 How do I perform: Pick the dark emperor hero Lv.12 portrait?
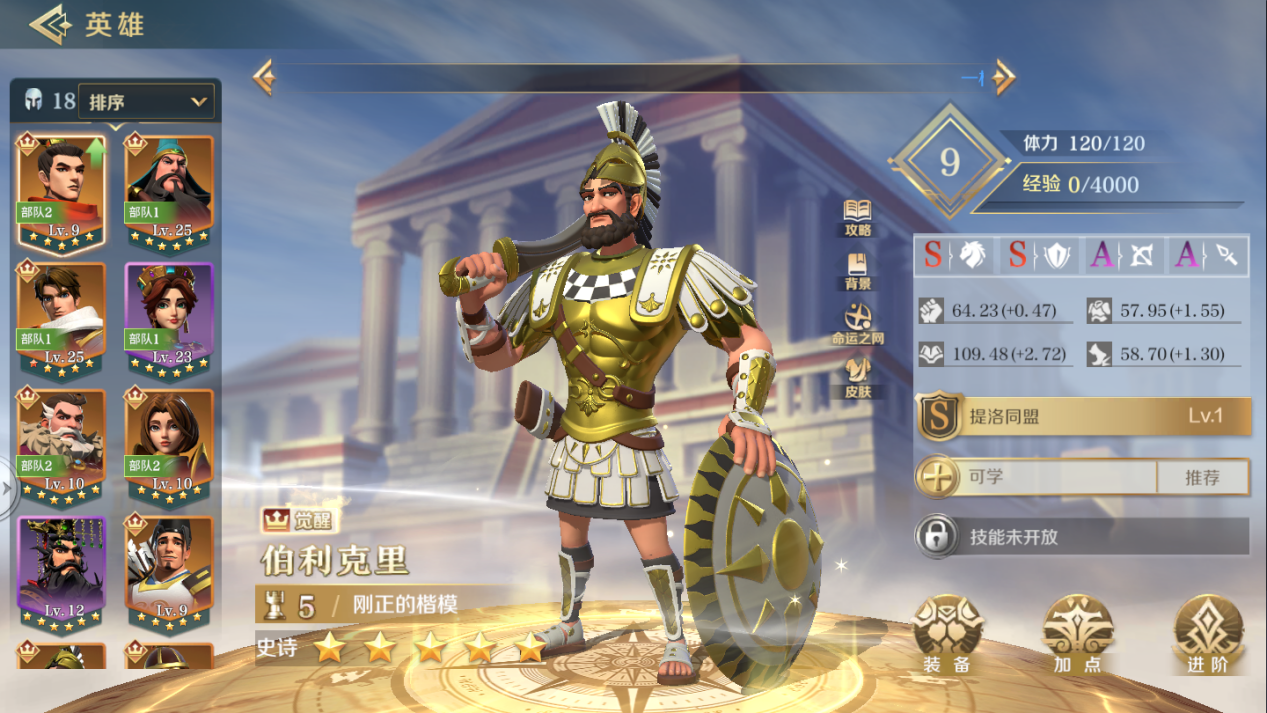tap(61, 570)
